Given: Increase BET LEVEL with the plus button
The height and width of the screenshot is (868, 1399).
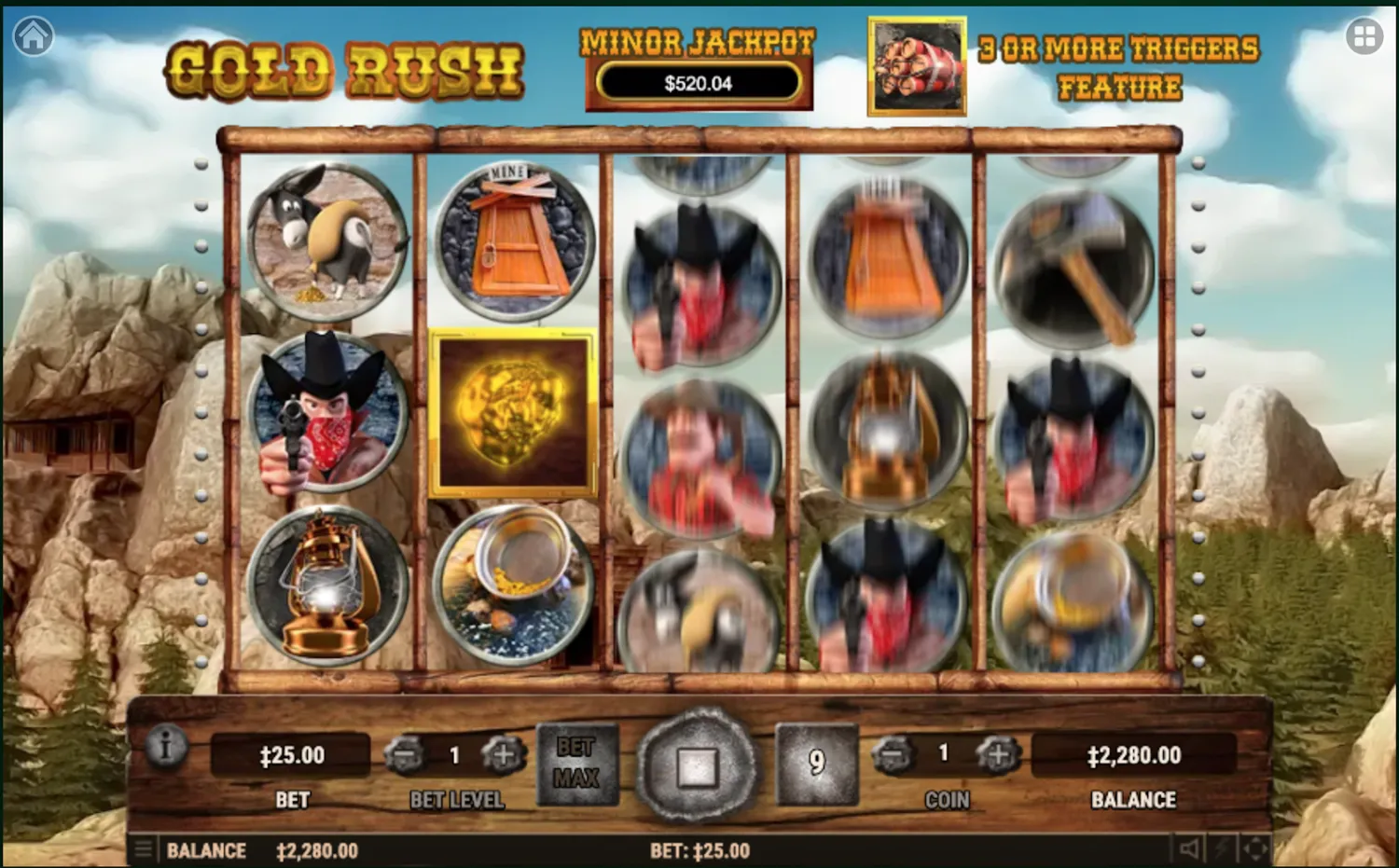Looking at the screenshot, I should (x=502, y=755).
